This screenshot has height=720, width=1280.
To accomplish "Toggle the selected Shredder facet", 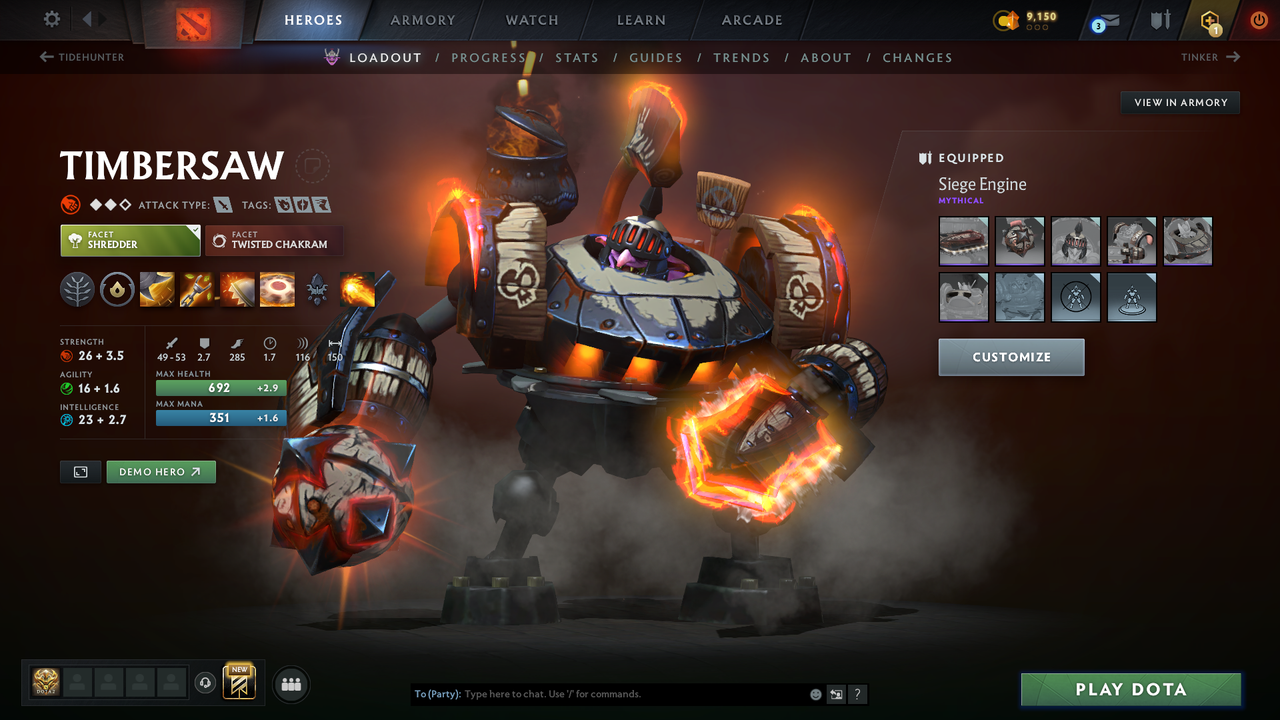I will click(130, 241).
